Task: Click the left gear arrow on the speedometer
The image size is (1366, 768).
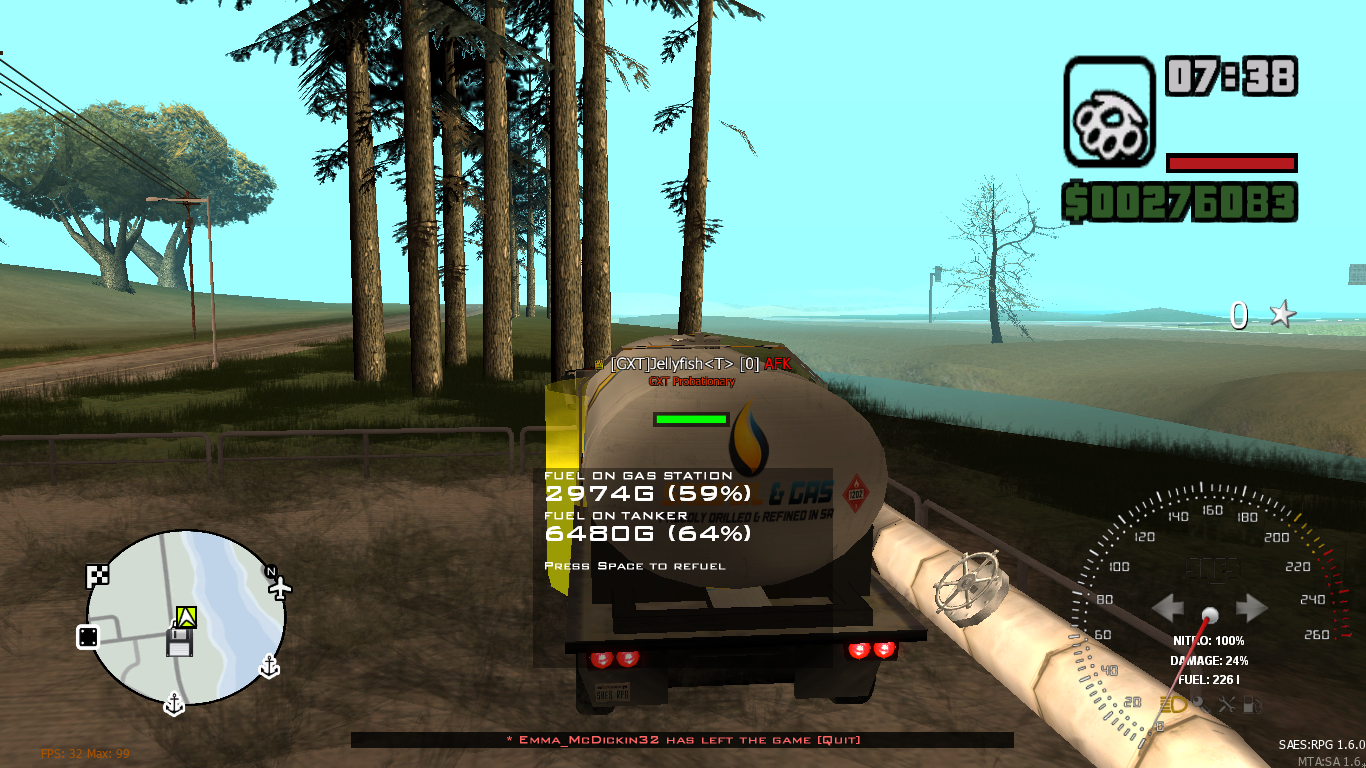Action: click(x=1168, y=607)
